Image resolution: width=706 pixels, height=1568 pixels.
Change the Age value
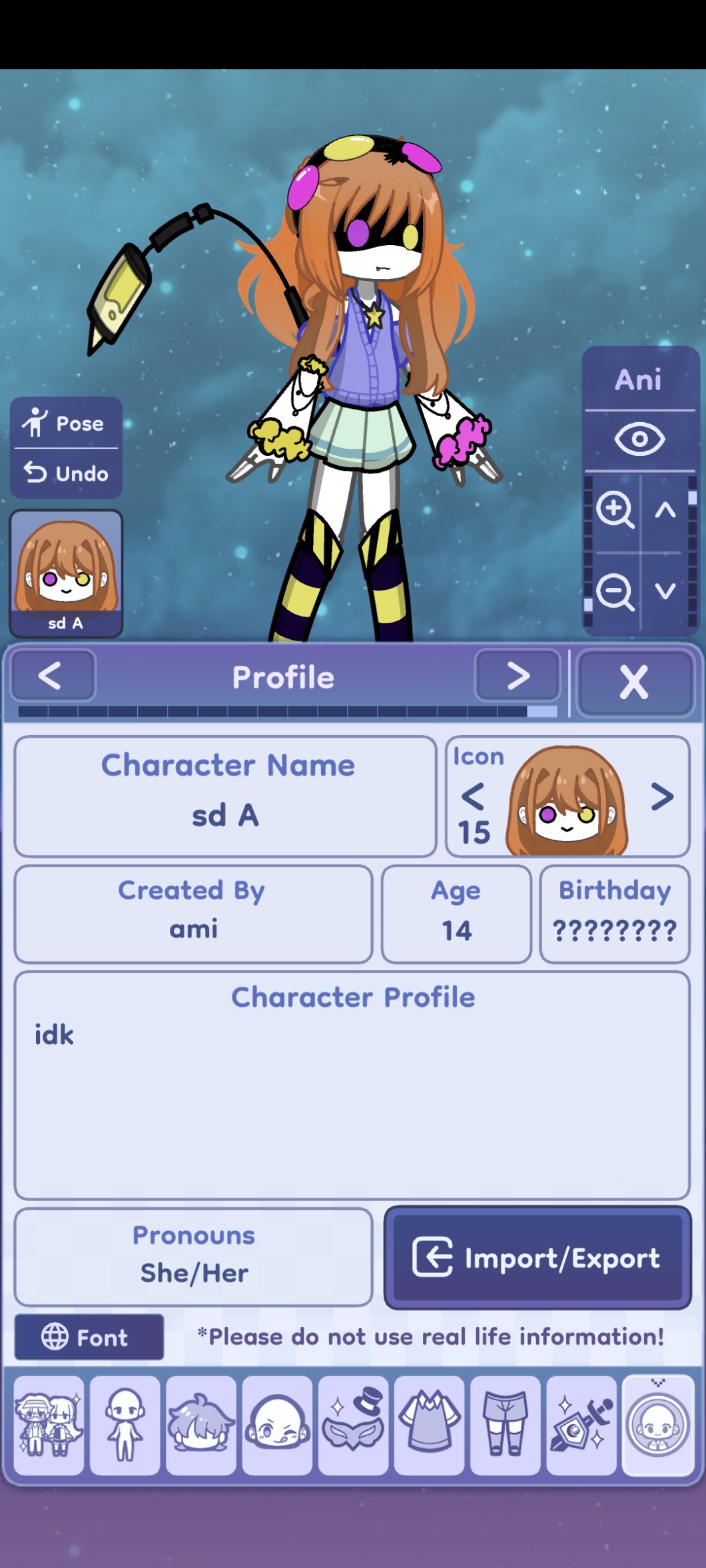click(x=456, y=914)
